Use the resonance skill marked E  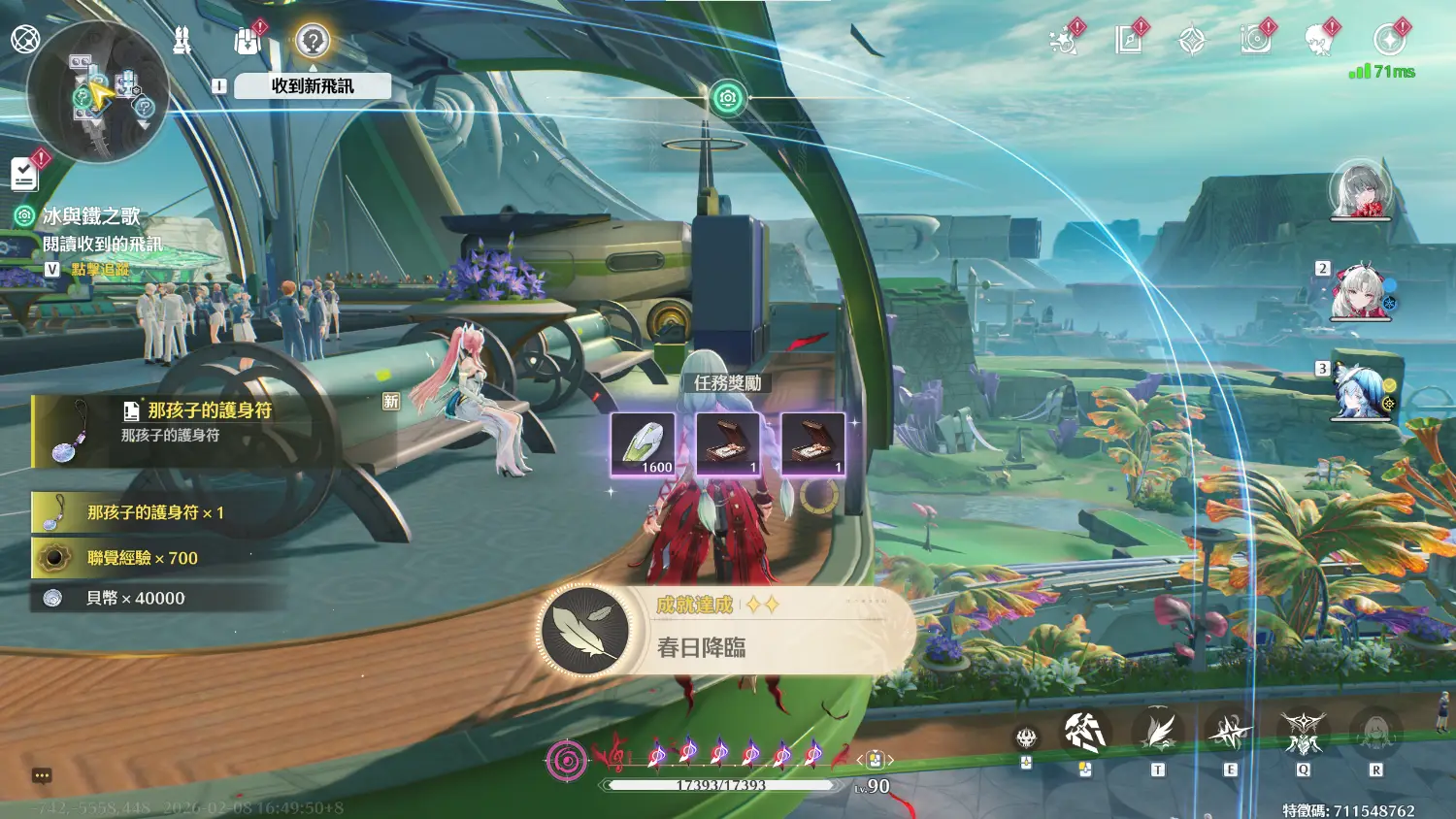1230,734
